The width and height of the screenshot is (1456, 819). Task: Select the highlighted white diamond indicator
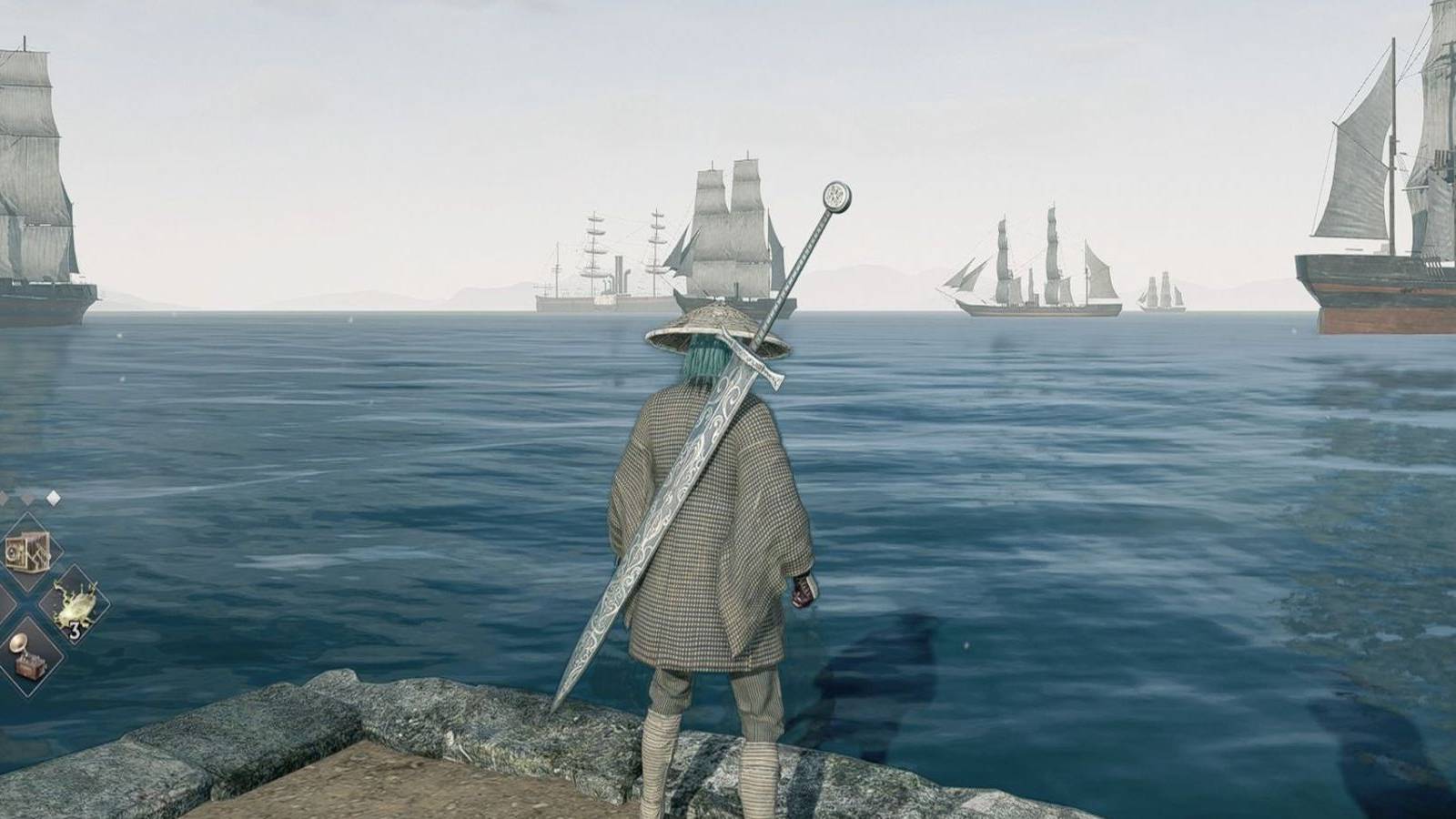53,498
